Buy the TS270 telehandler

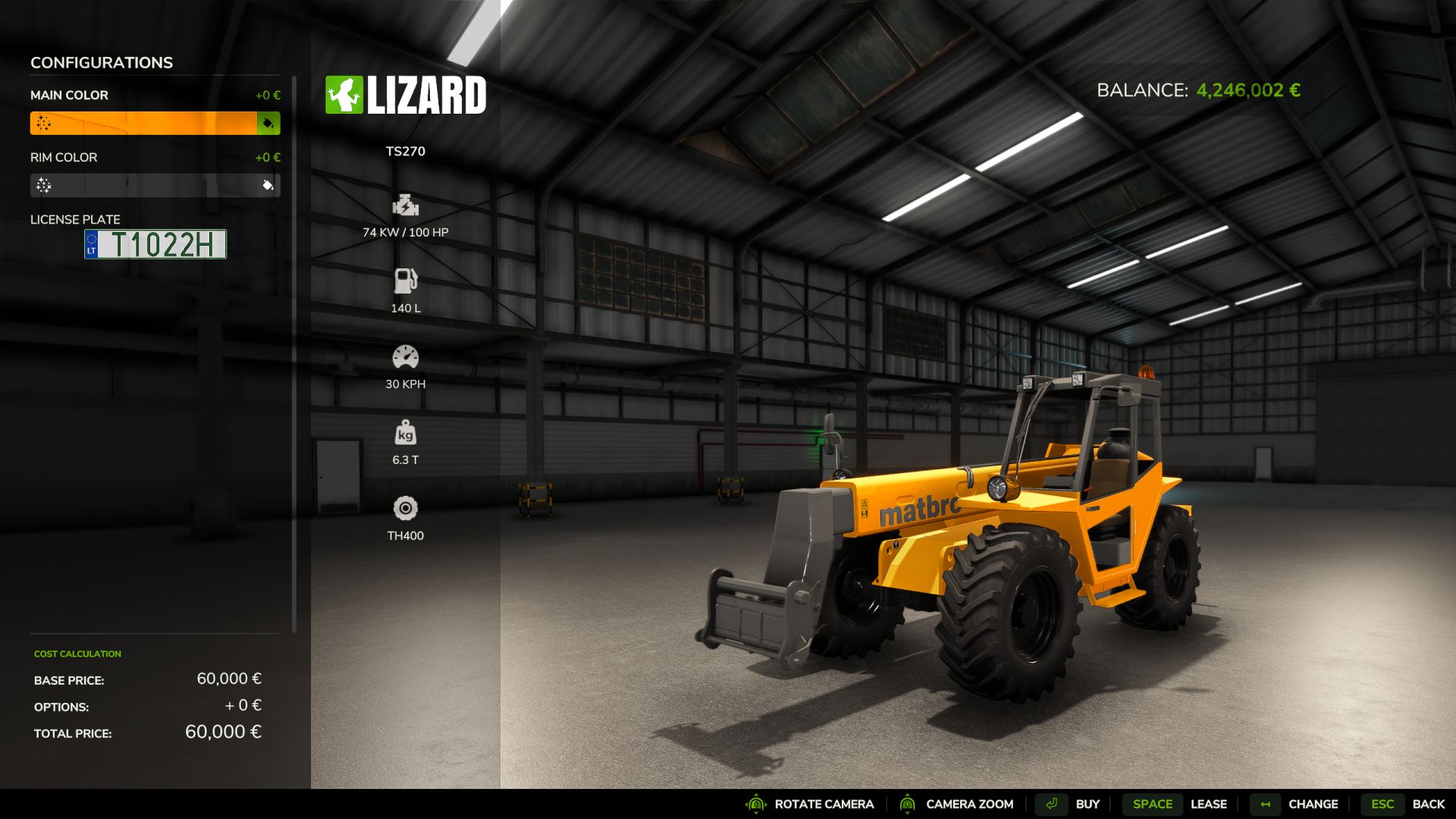(x=1087, y=804)
